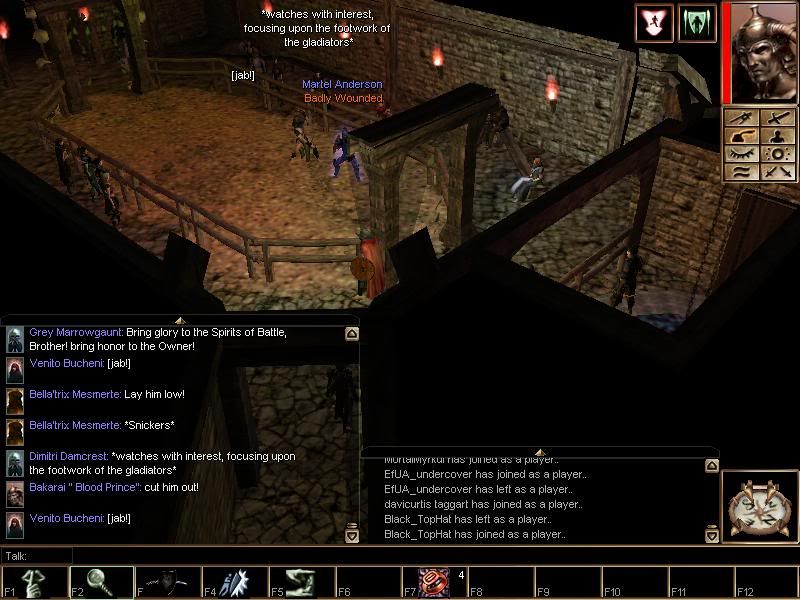Activate the F2 magnifying glass quickslot
Viewport: 800px width, 600px height.
pos(101,581)
